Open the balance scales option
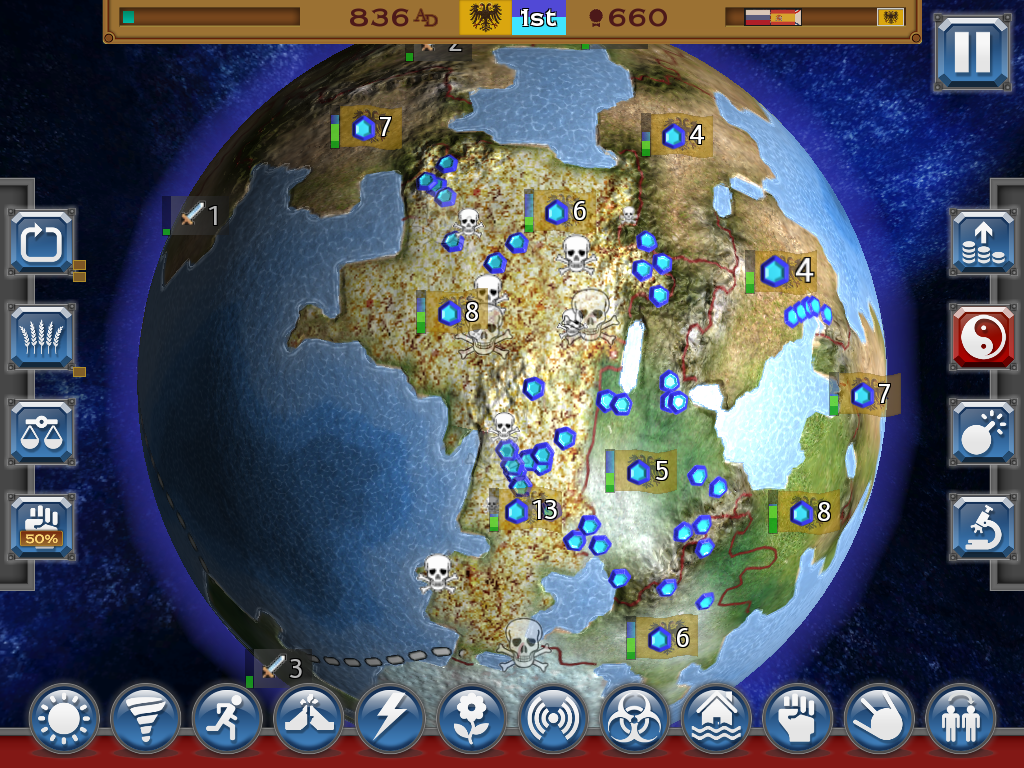Image resolution: width=1024 pixels, height=768 pixels. (x=42, y=432)
